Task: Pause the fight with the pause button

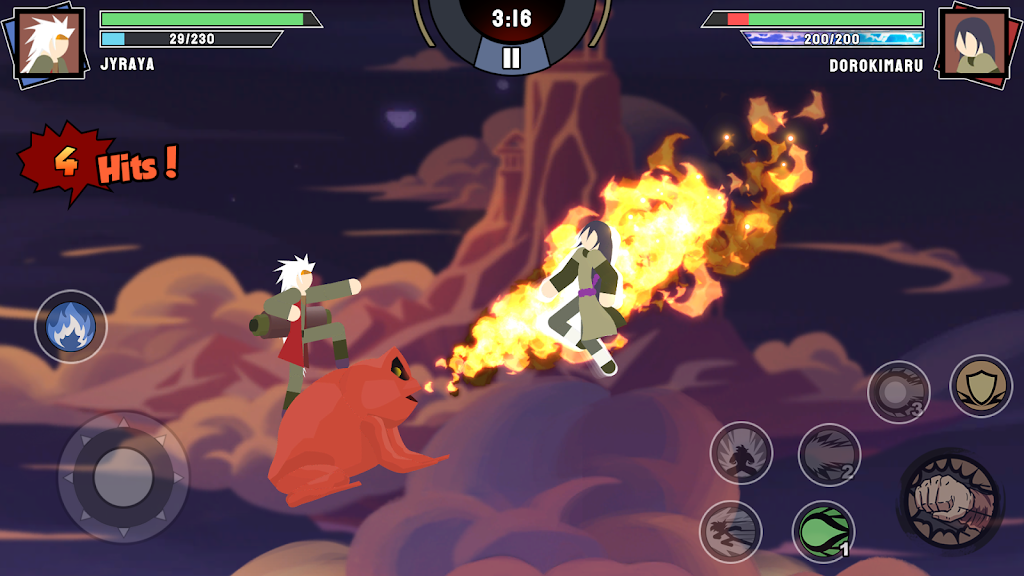Action: pos(511,57)
